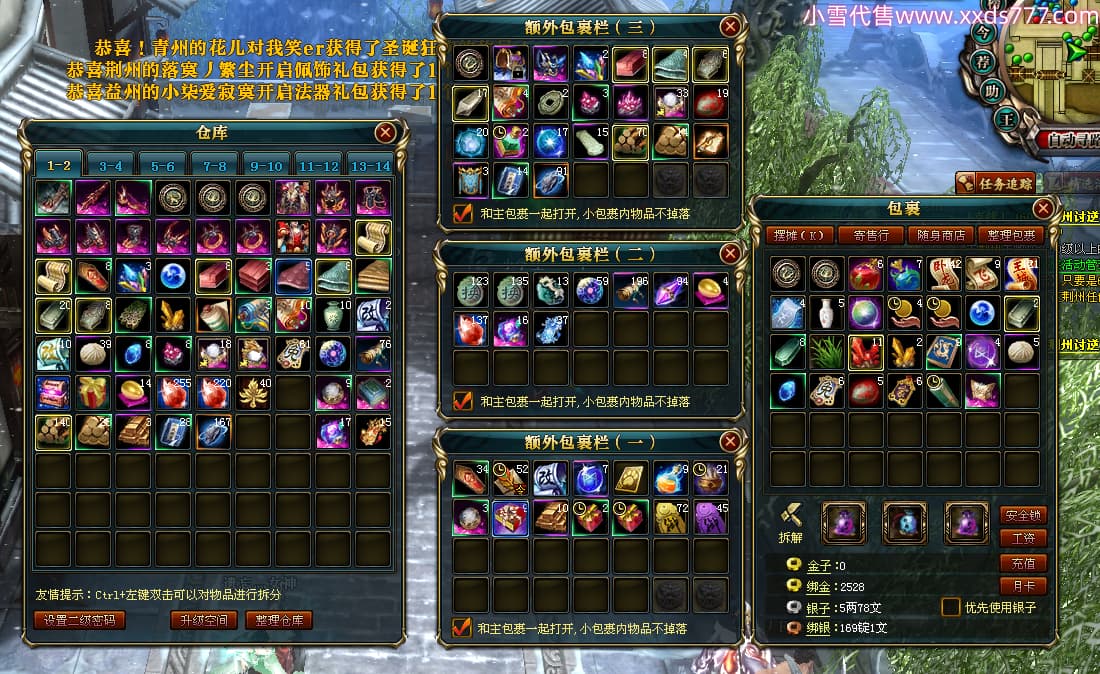Upgrade warehouse space with 升级空间

[204, 620]
